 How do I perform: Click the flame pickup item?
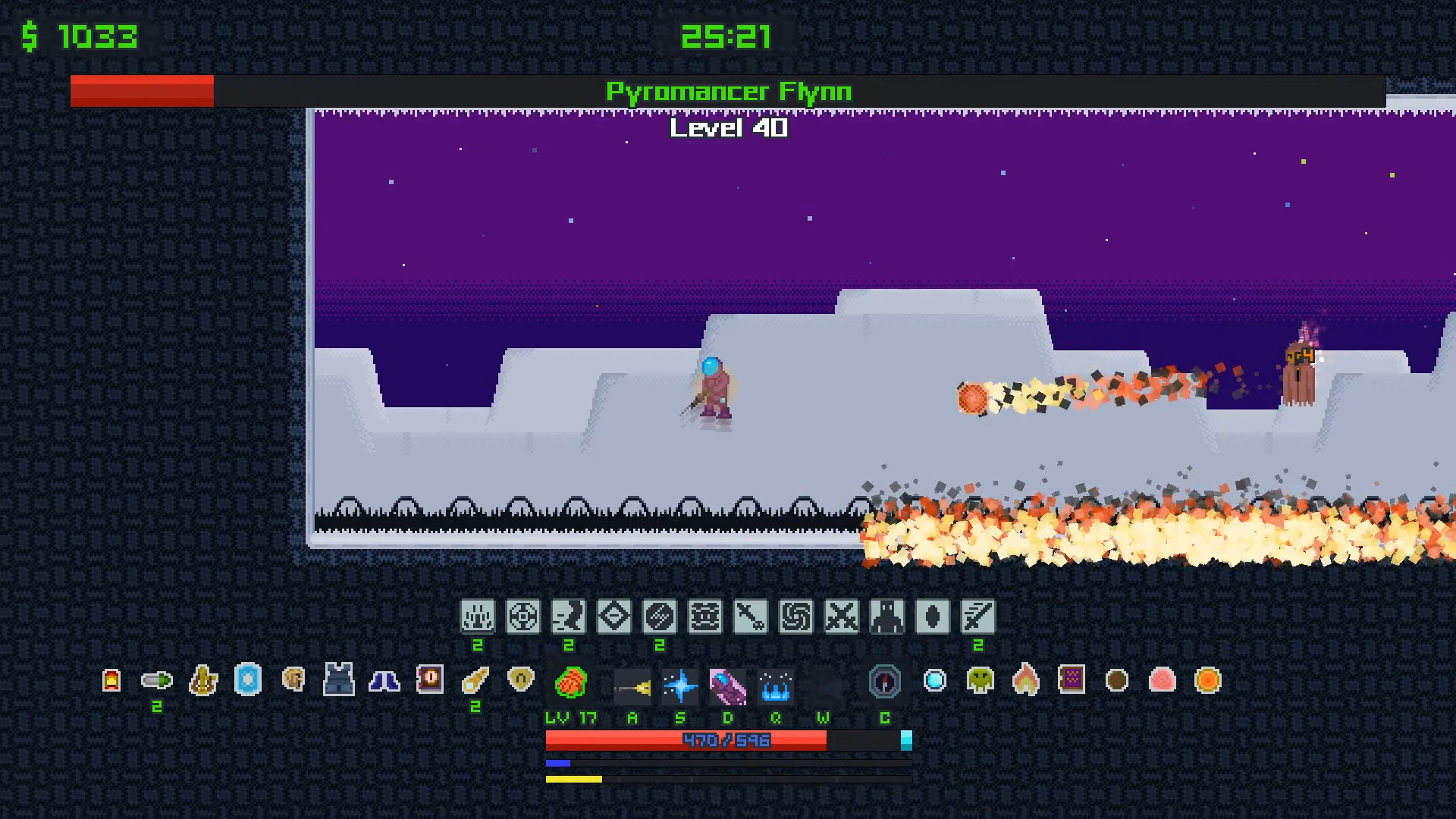pos(1025,681)
